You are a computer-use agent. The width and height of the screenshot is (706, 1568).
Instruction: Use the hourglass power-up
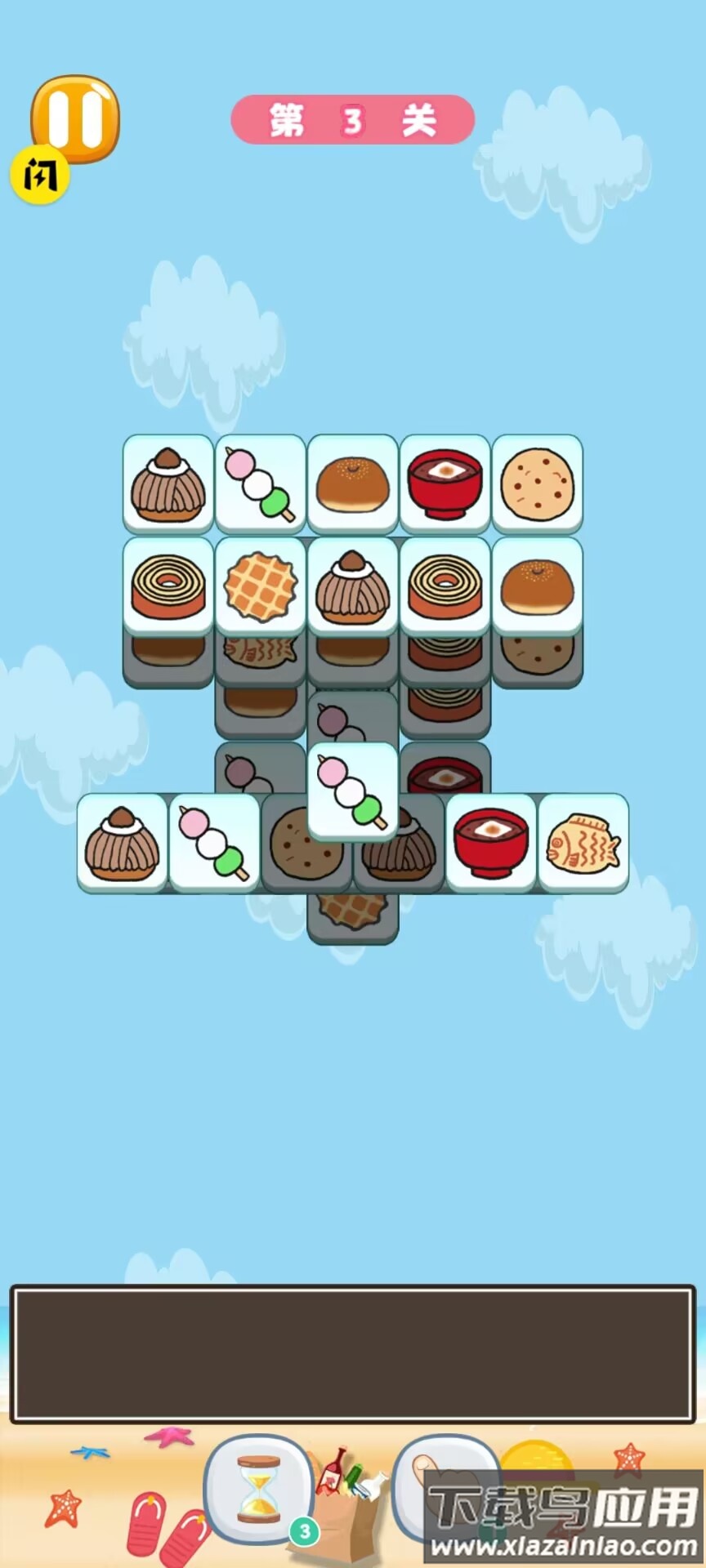pyautogui.click(x=258, y=1487)
